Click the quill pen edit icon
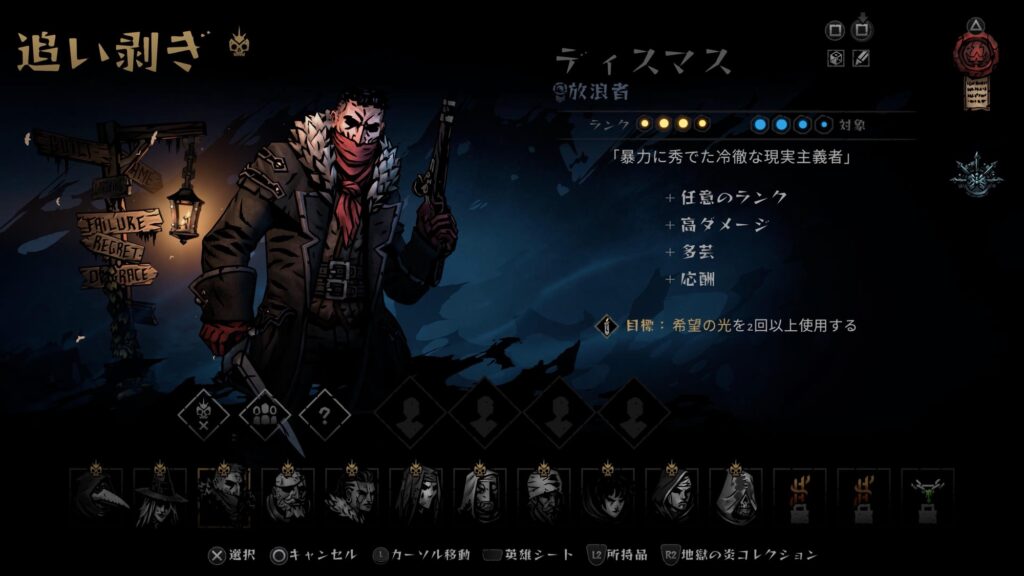This screenshot has width=1024, height=576. click(x=861, y=59)
